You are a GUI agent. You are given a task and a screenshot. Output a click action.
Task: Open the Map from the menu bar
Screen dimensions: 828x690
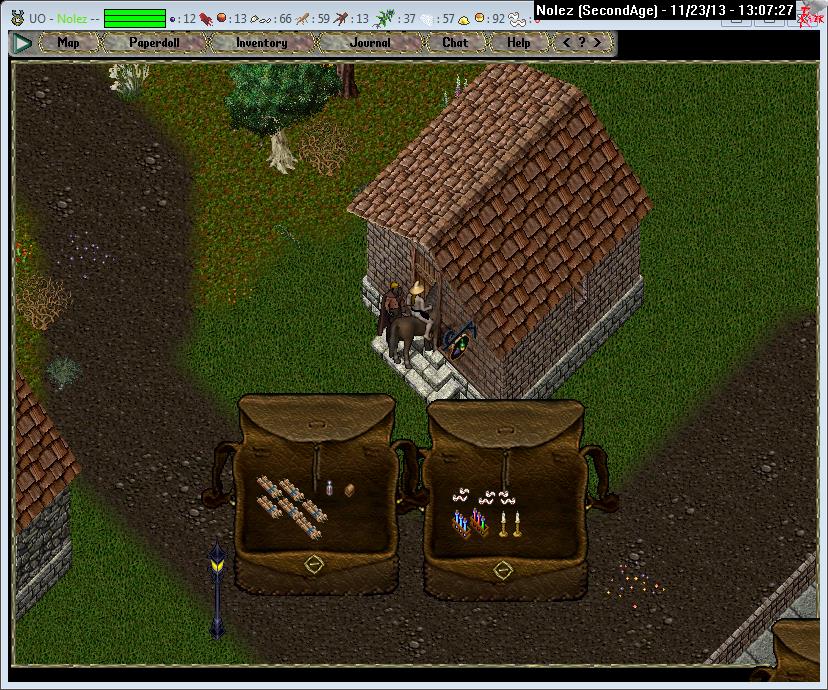pyautogui.click(x=68, y=43)
